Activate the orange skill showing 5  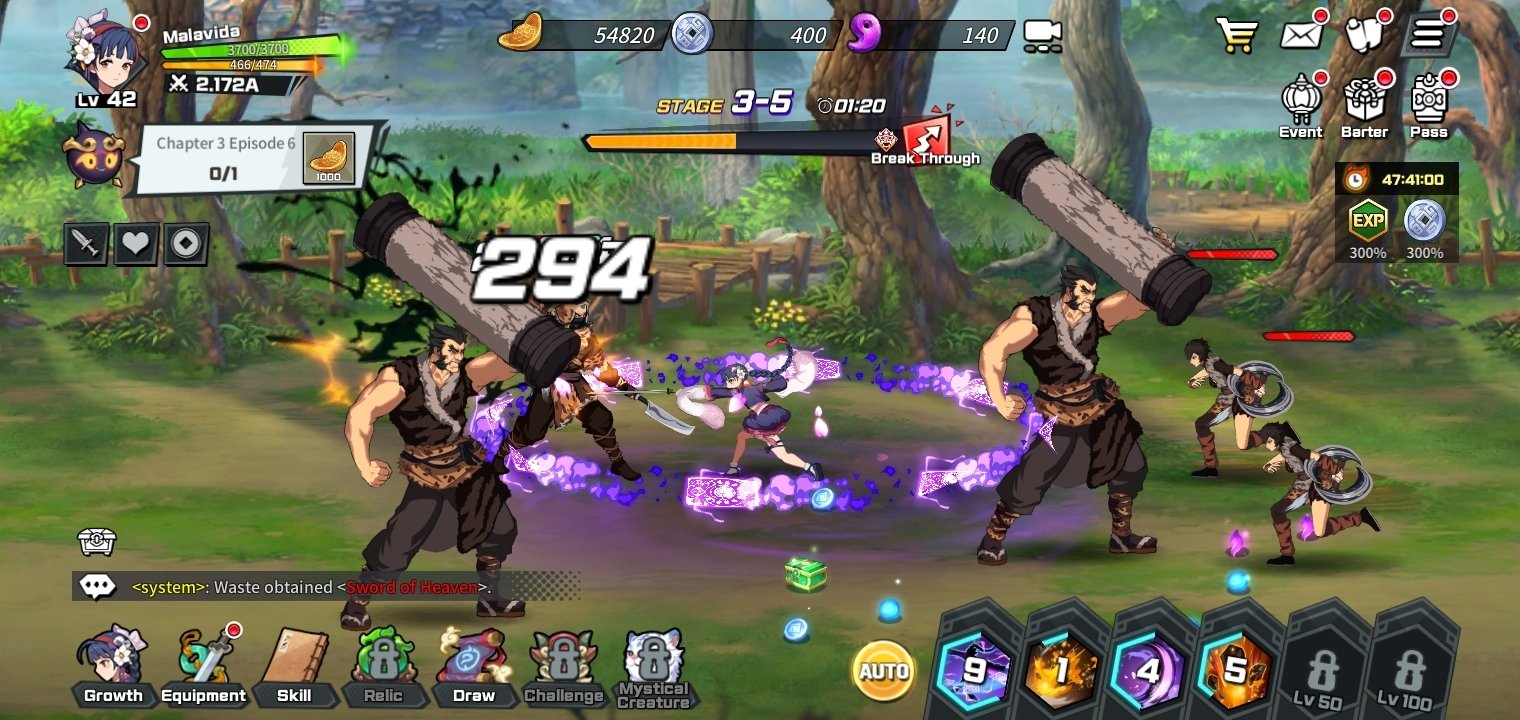pos(1237,670)
